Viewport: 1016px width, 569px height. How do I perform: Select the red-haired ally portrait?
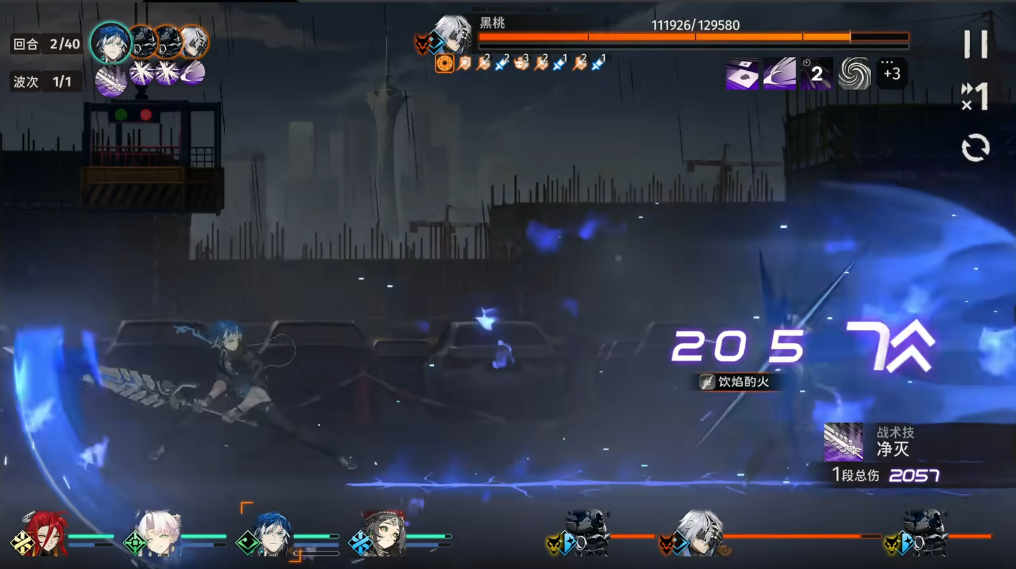(x=44, y=533)
